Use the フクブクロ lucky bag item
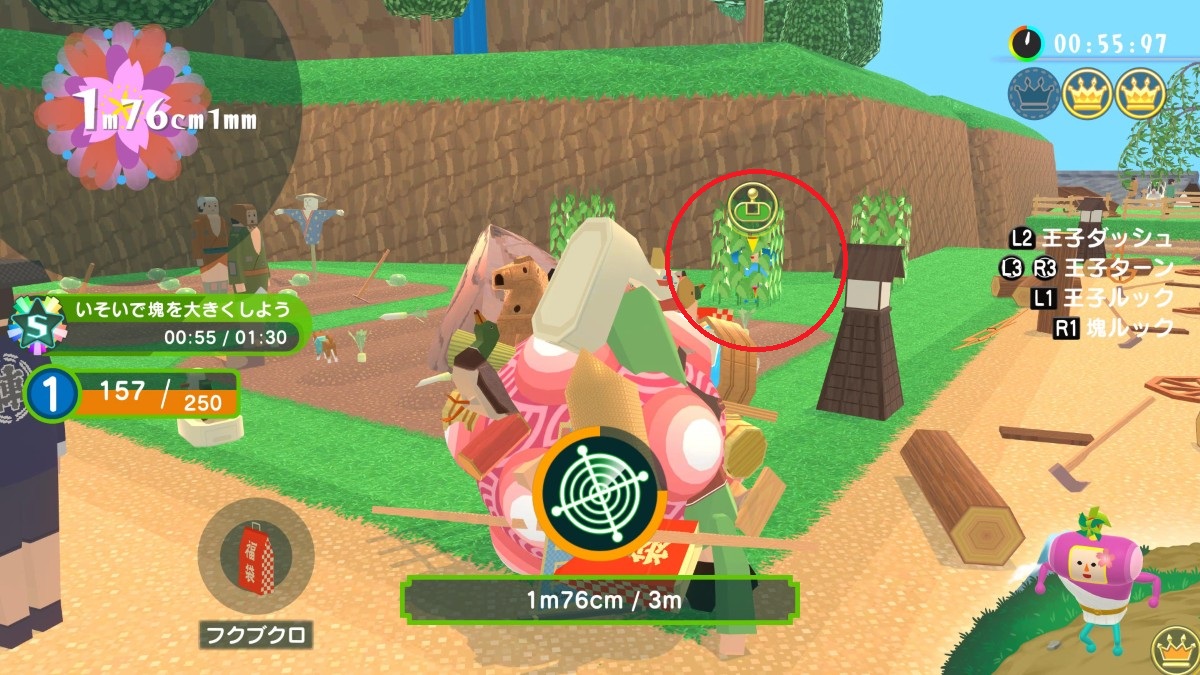 tap(256, 556)
